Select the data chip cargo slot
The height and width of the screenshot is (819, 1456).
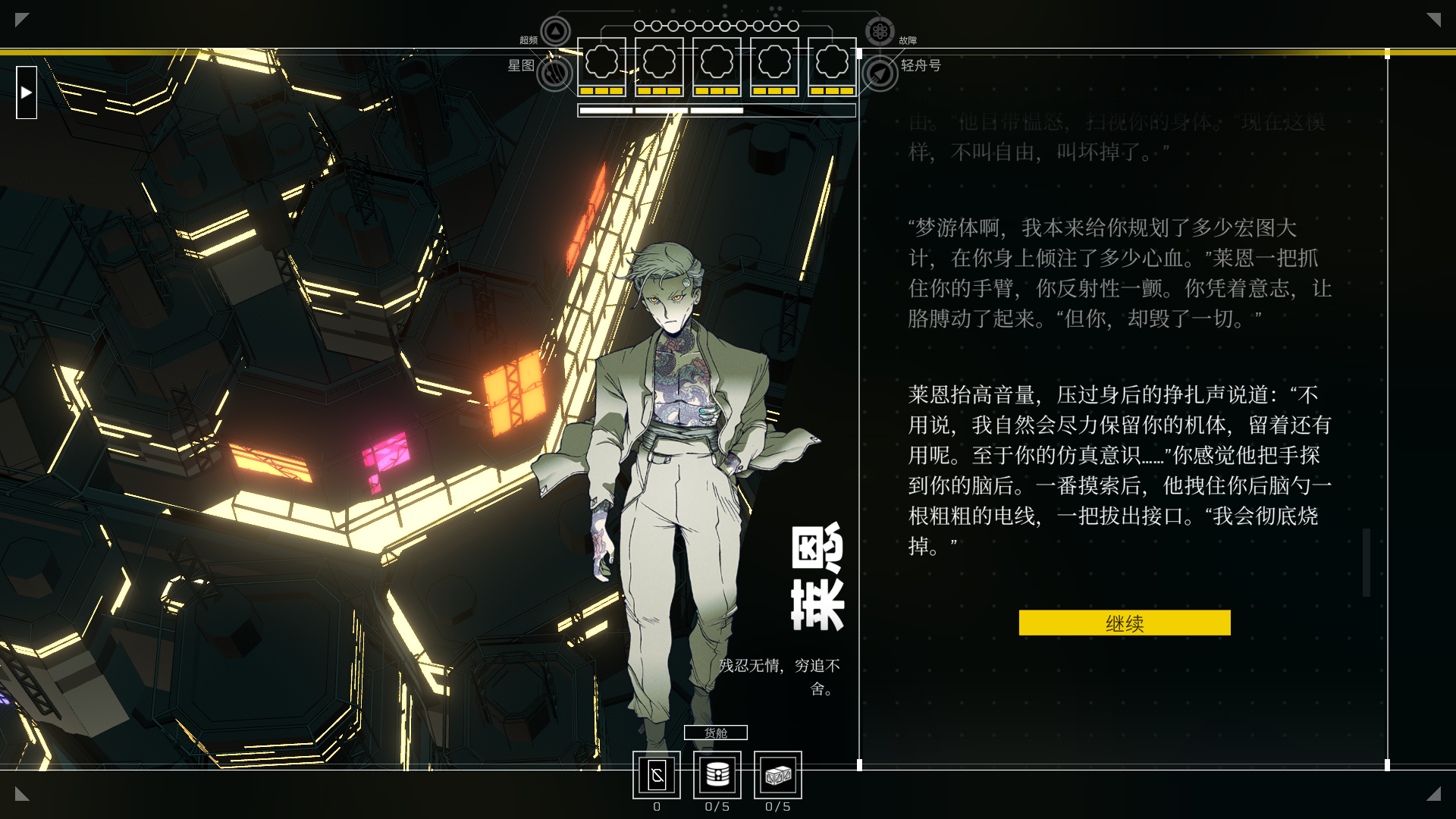tap(657, 775)
